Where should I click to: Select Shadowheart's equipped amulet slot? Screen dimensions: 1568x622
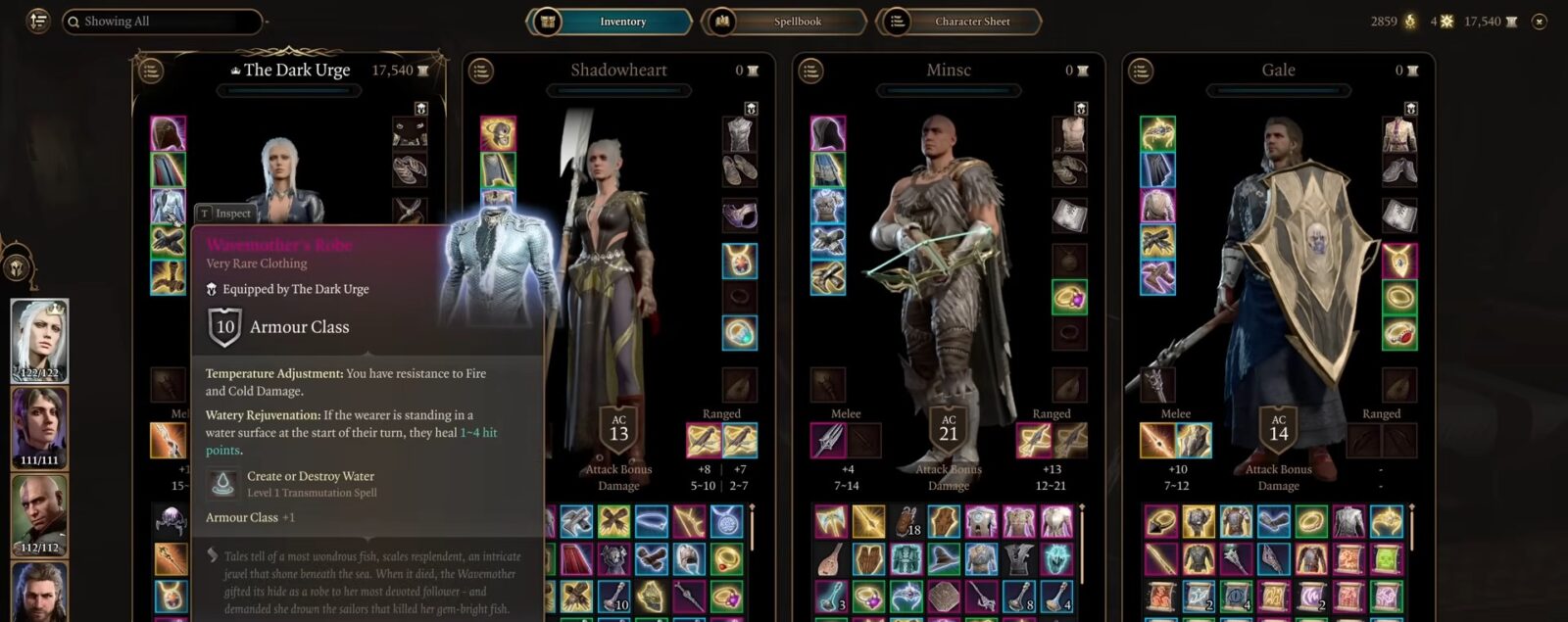[x=740, y=261]
